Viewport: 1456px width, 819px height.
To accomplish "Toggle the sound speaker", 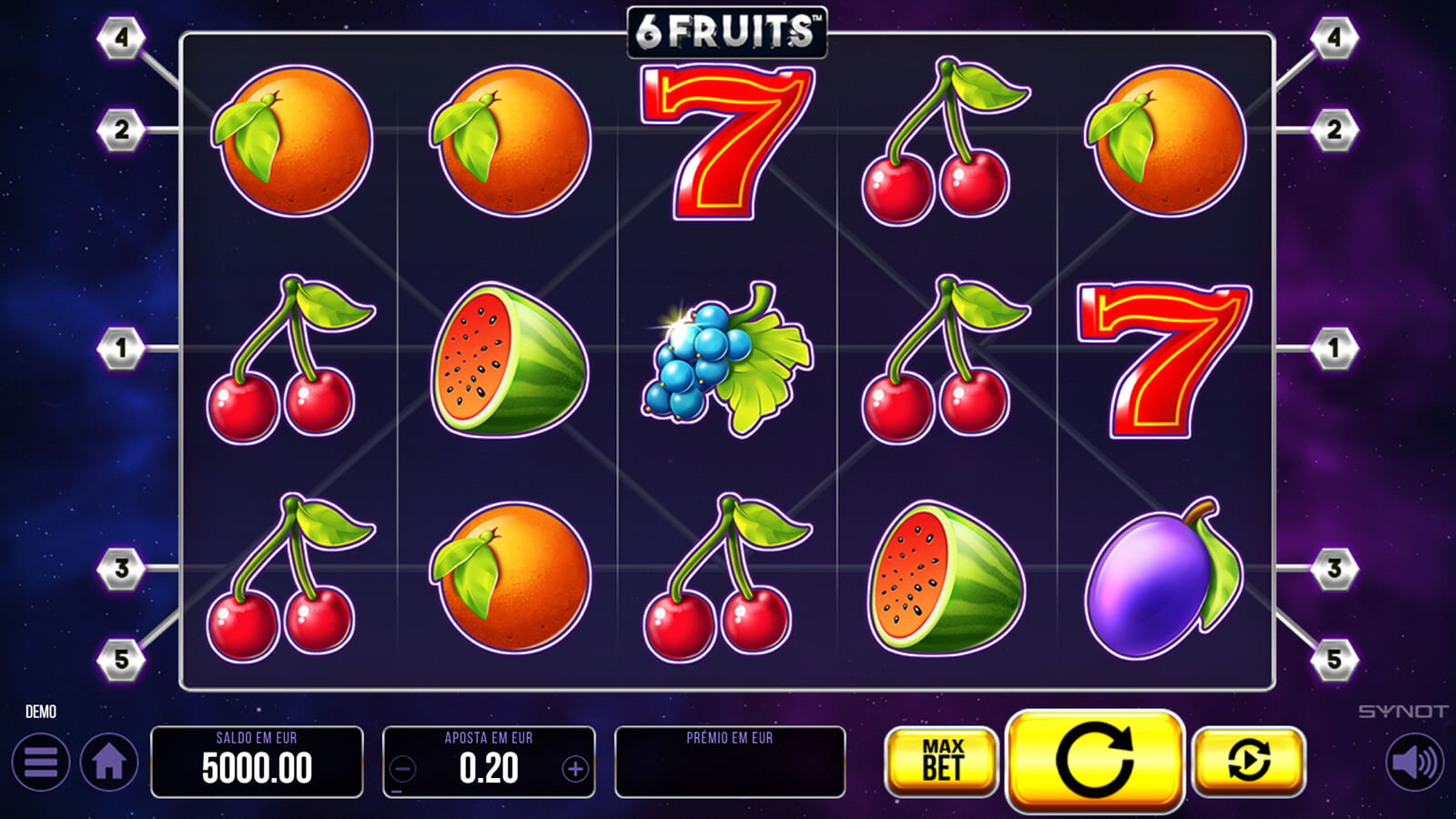I will pyautogui.click(x=1415, y=762).
